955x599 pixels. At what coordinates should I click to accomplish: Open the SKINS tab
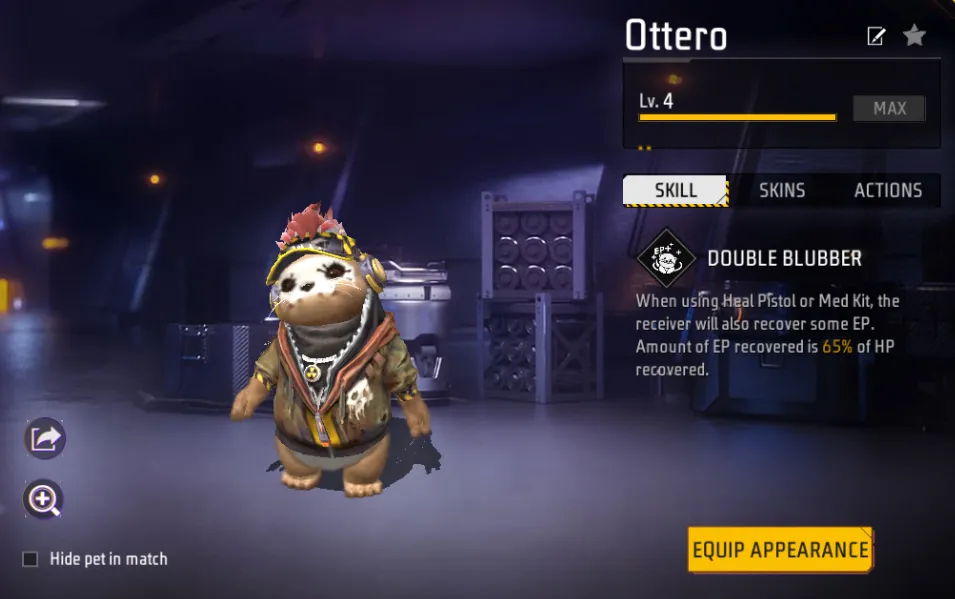point(782,190)
